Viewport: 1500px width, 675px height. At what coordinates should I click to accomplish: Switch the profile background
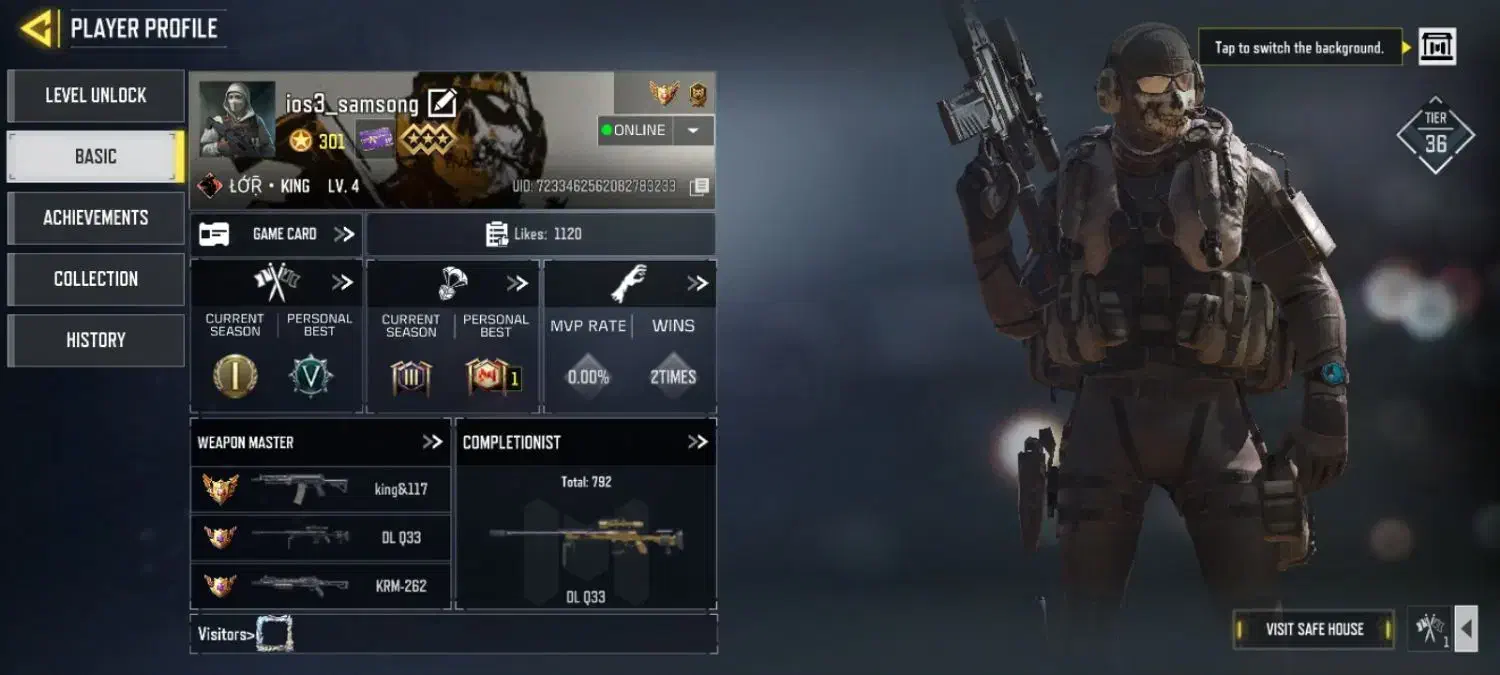(1437, 47)
